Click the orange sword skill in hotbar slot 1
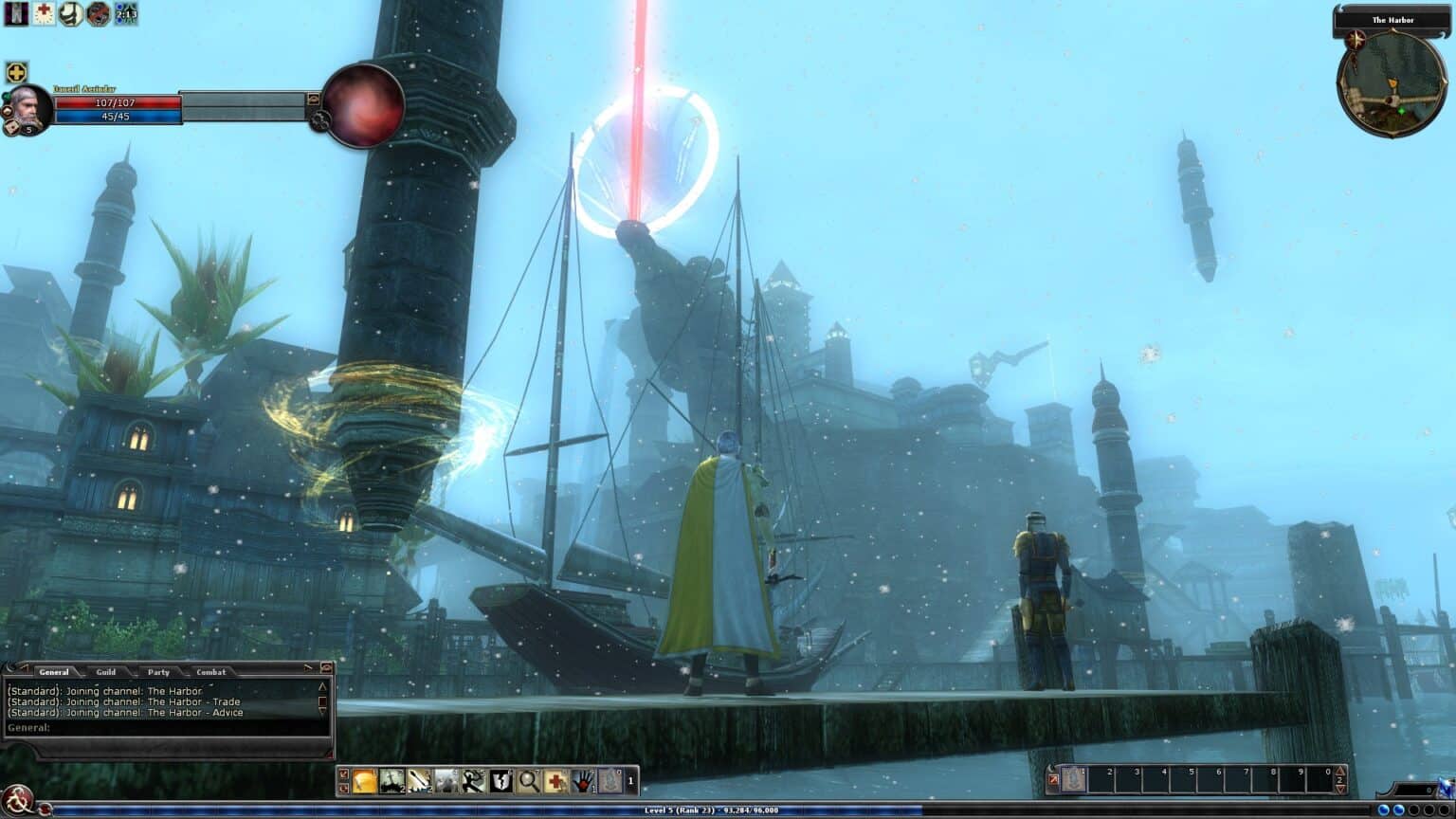The image size is (1456, 819). pos(364,780)
